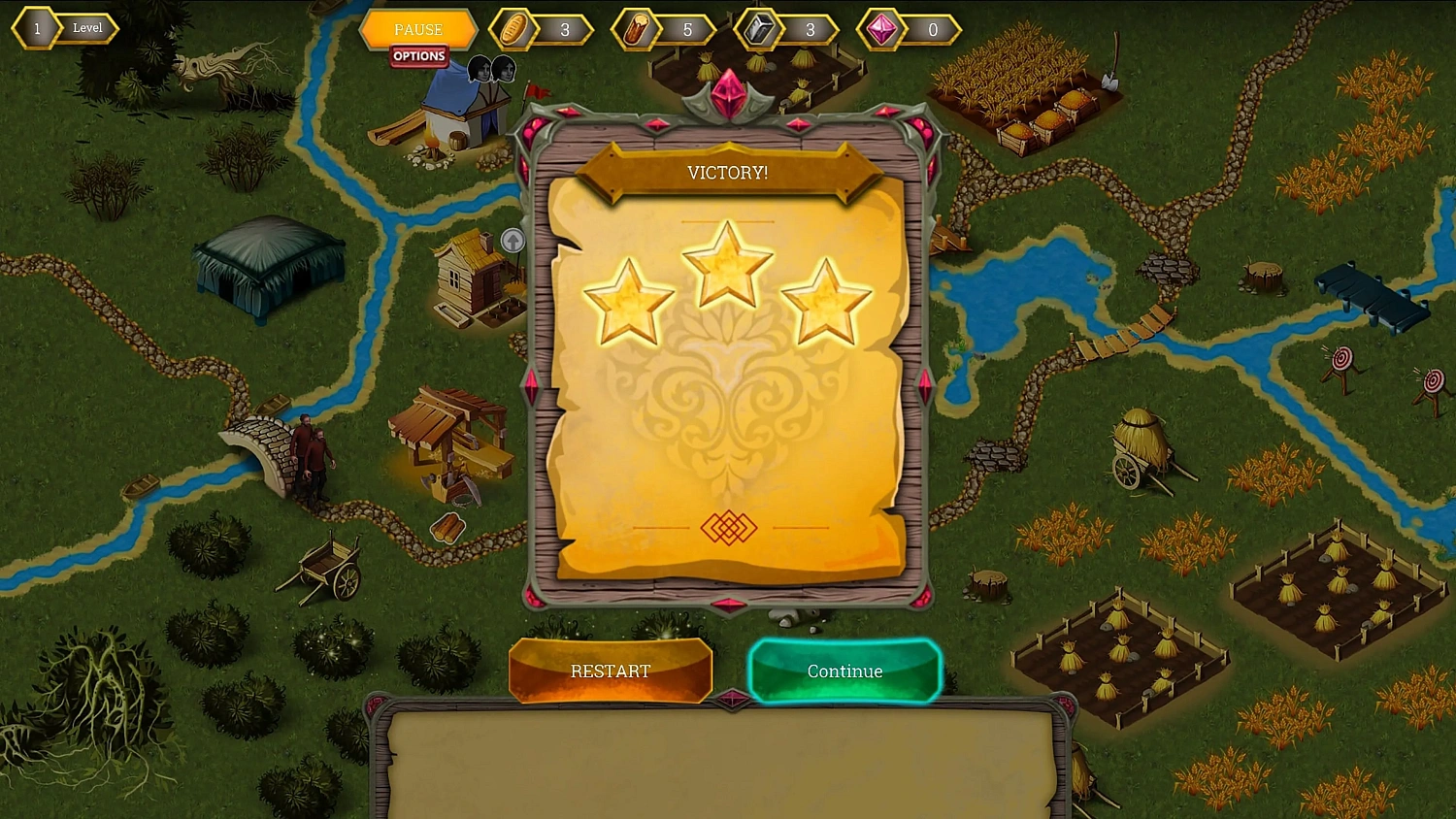Screen dimensions: 1456x819
Task: Click the middle victory star
Action: 727,262
